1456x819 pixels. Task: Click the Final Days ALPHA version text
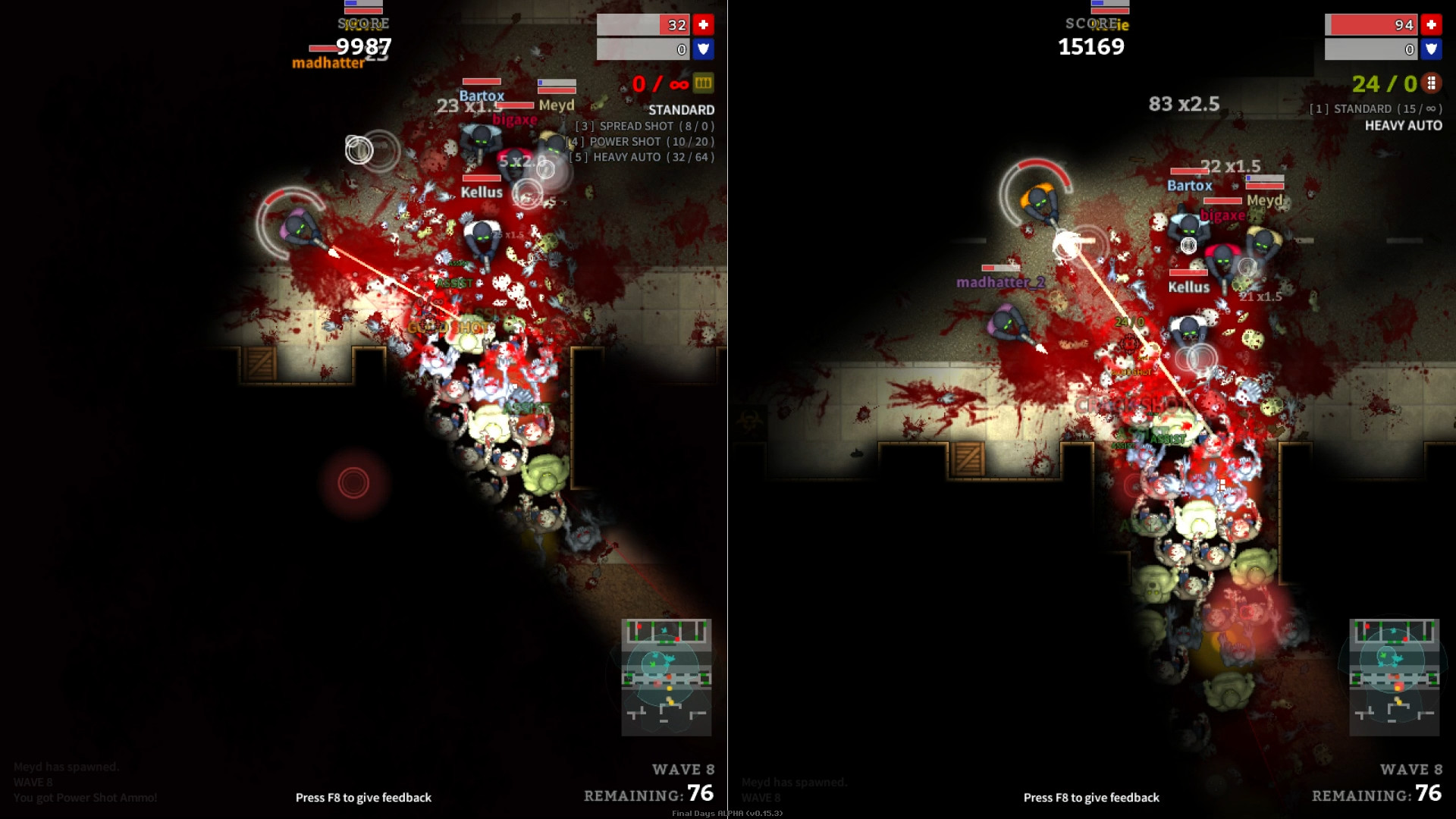[x=727, y=814]
